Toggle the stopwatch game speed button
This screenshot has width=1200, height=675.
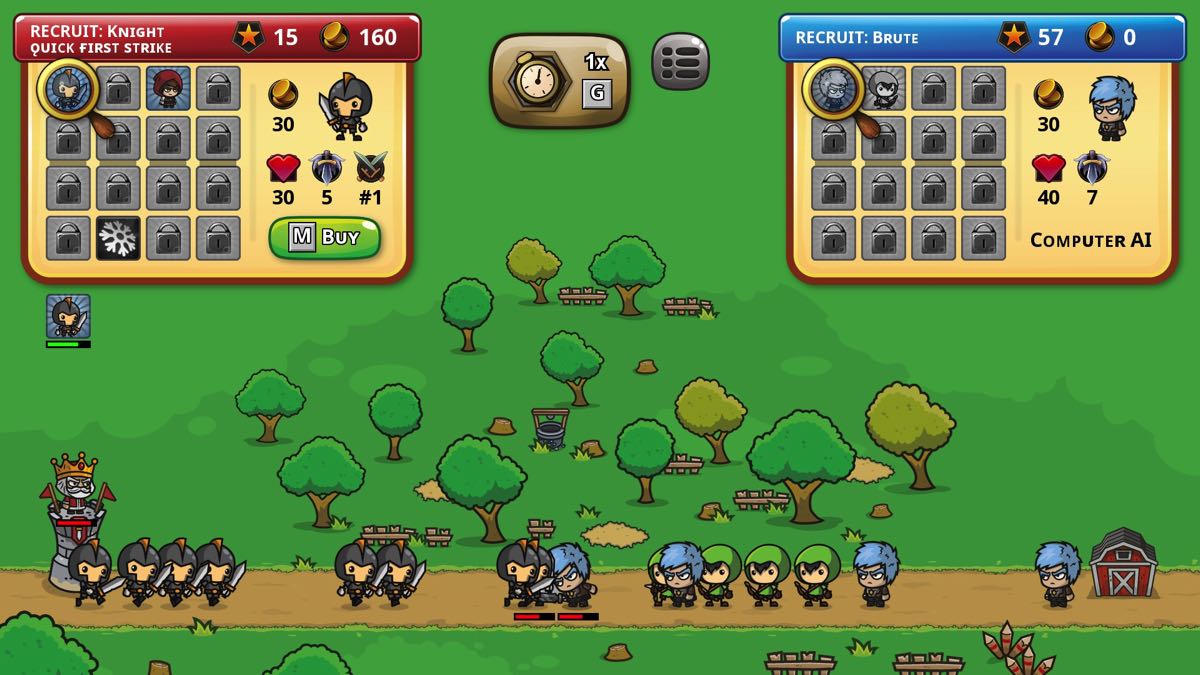coord(559,81)
